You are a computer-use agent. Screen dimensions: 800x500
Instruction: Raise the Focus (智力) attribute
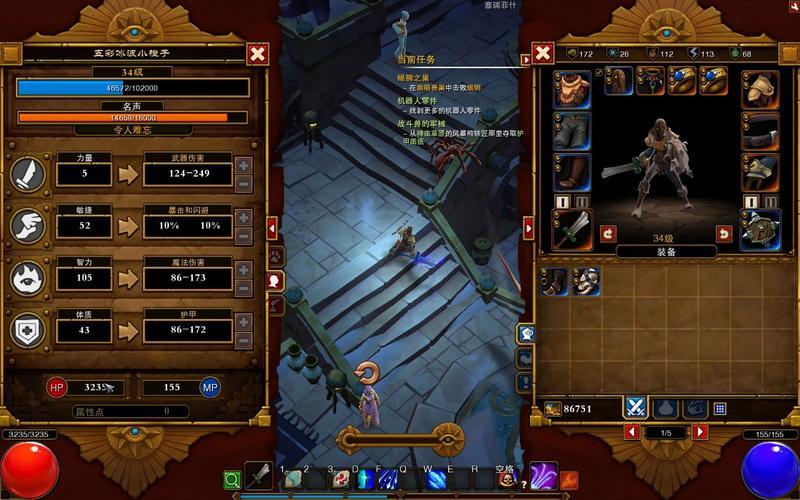[244, 269]
